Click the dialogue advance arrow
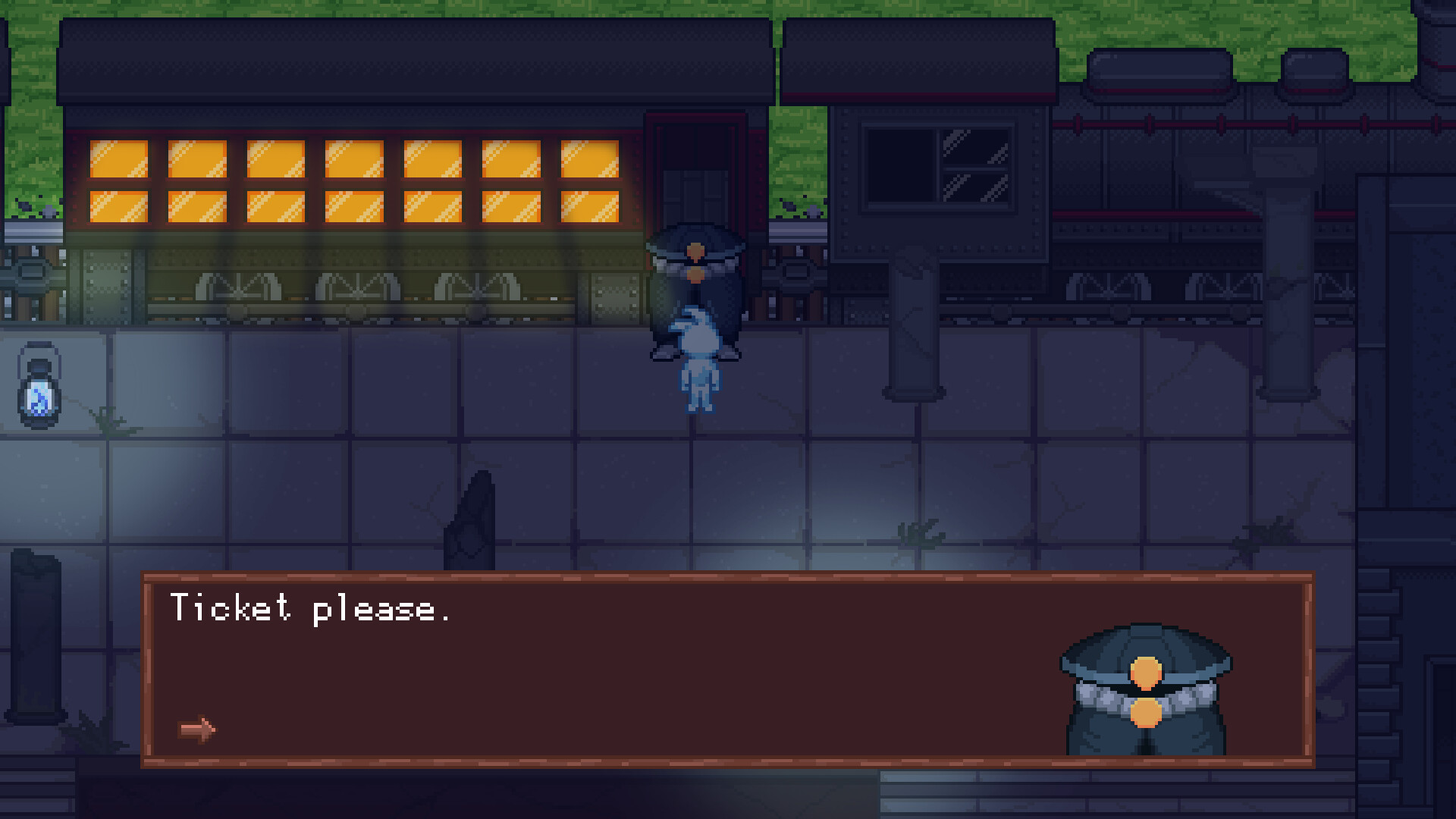 pyautogui.click(x=196, y=729)
